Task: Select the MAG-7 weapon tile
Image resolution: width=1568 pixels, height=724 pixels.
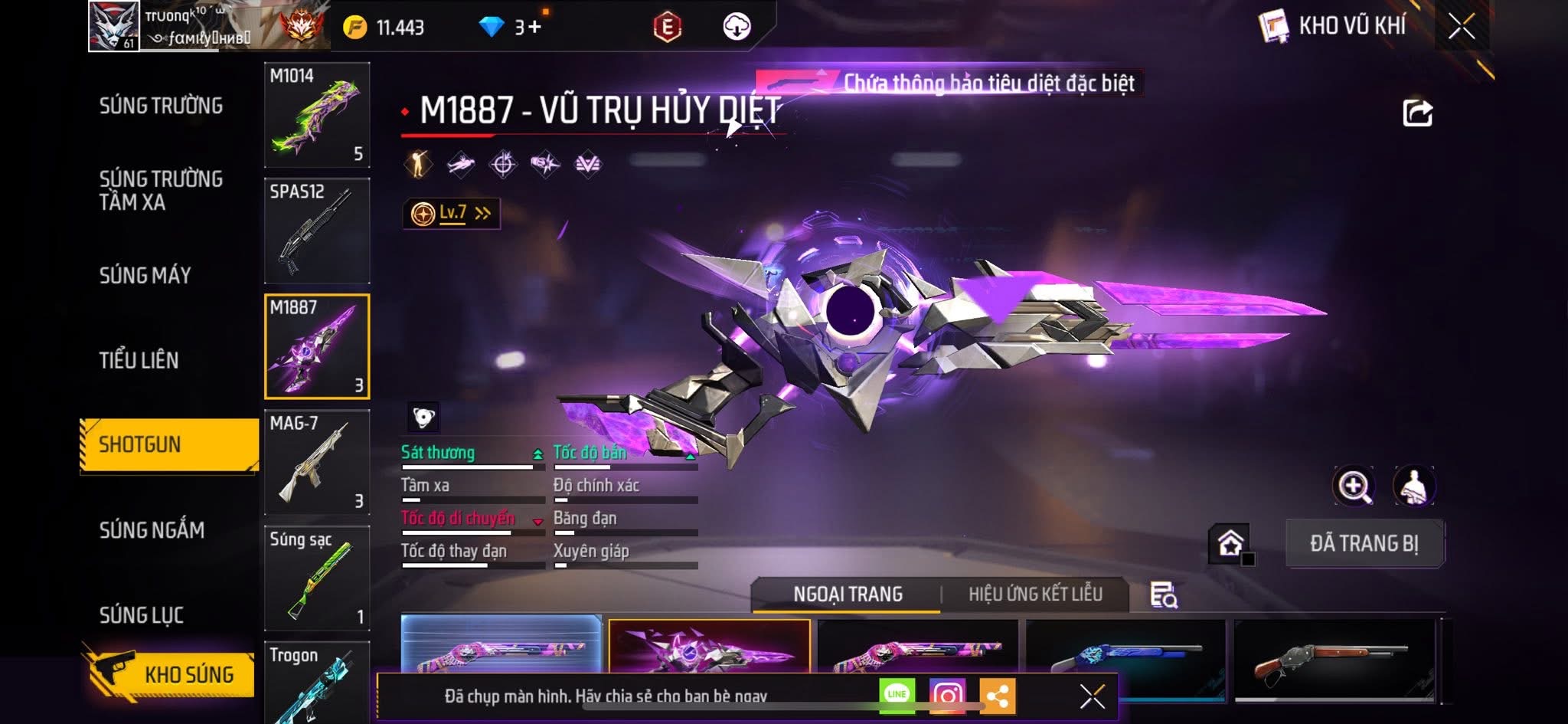Action: click(317, 462)
